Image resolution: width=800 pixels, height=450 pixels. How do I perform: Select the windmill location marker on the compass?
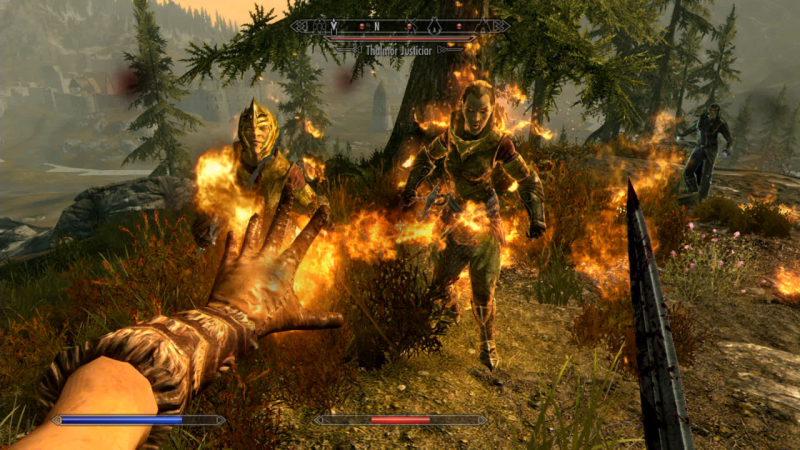[411, 26]
